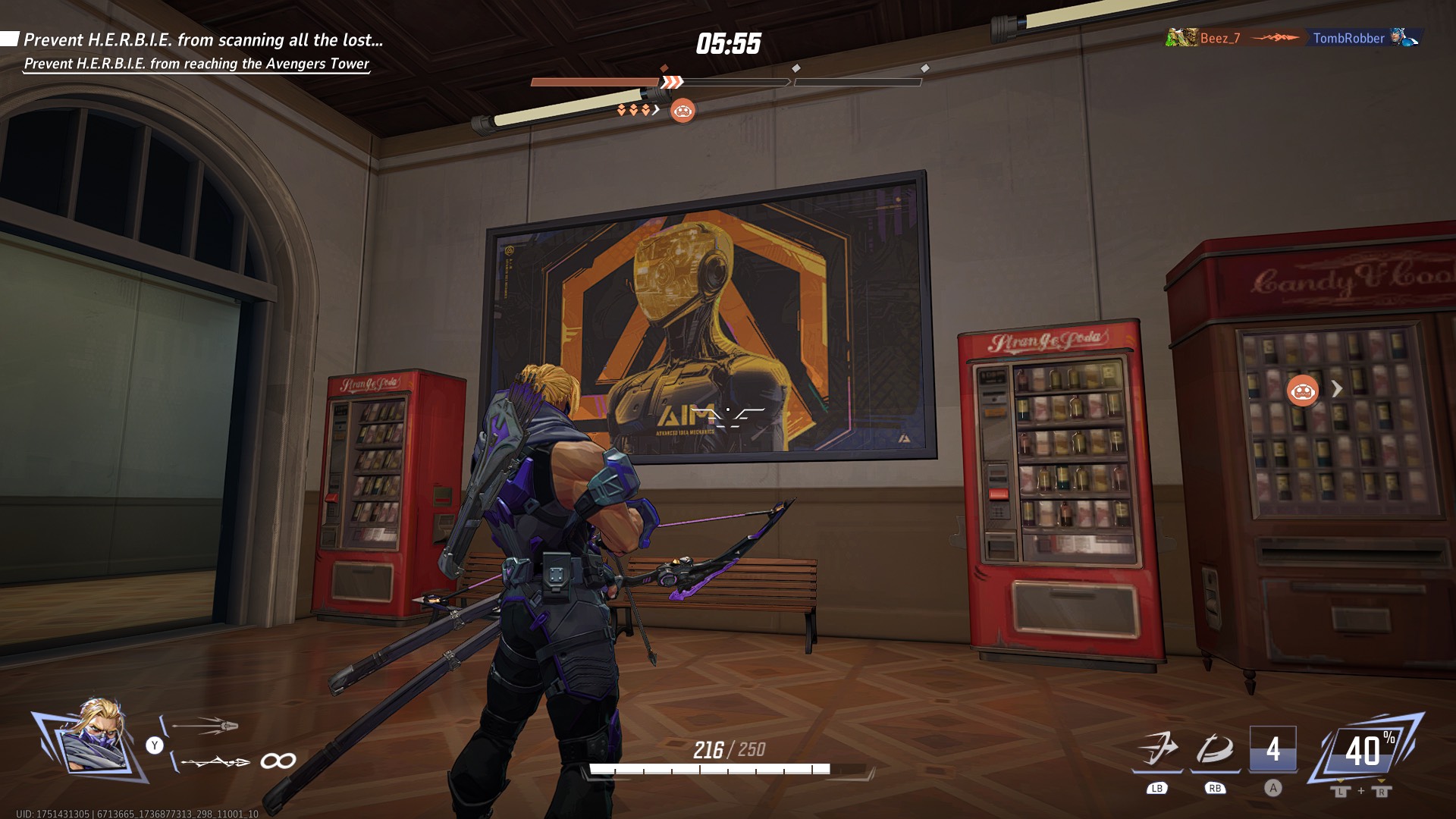
Task: Click the Y weapon-swap arrow icon
Action: 155,744
